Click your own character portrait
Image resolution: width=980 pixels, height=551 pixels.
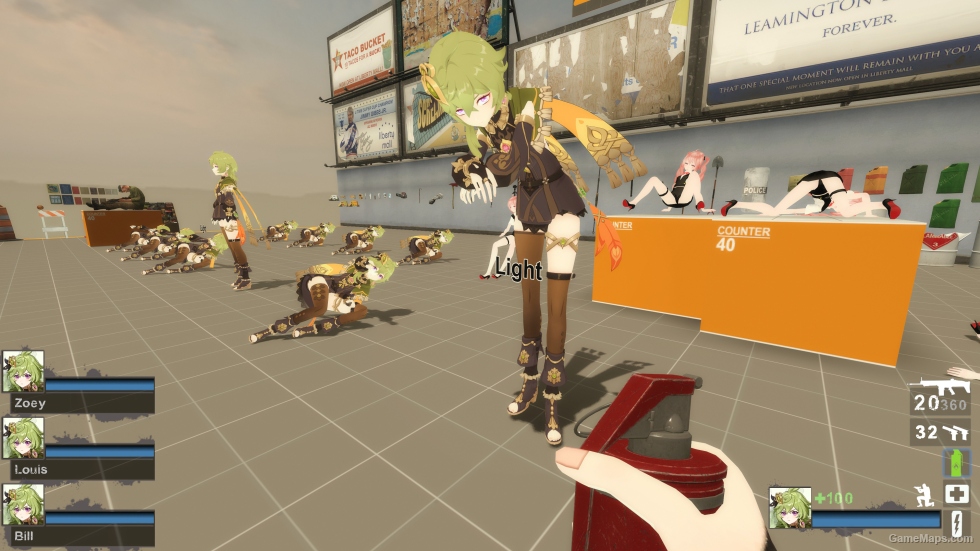point(789,507)
